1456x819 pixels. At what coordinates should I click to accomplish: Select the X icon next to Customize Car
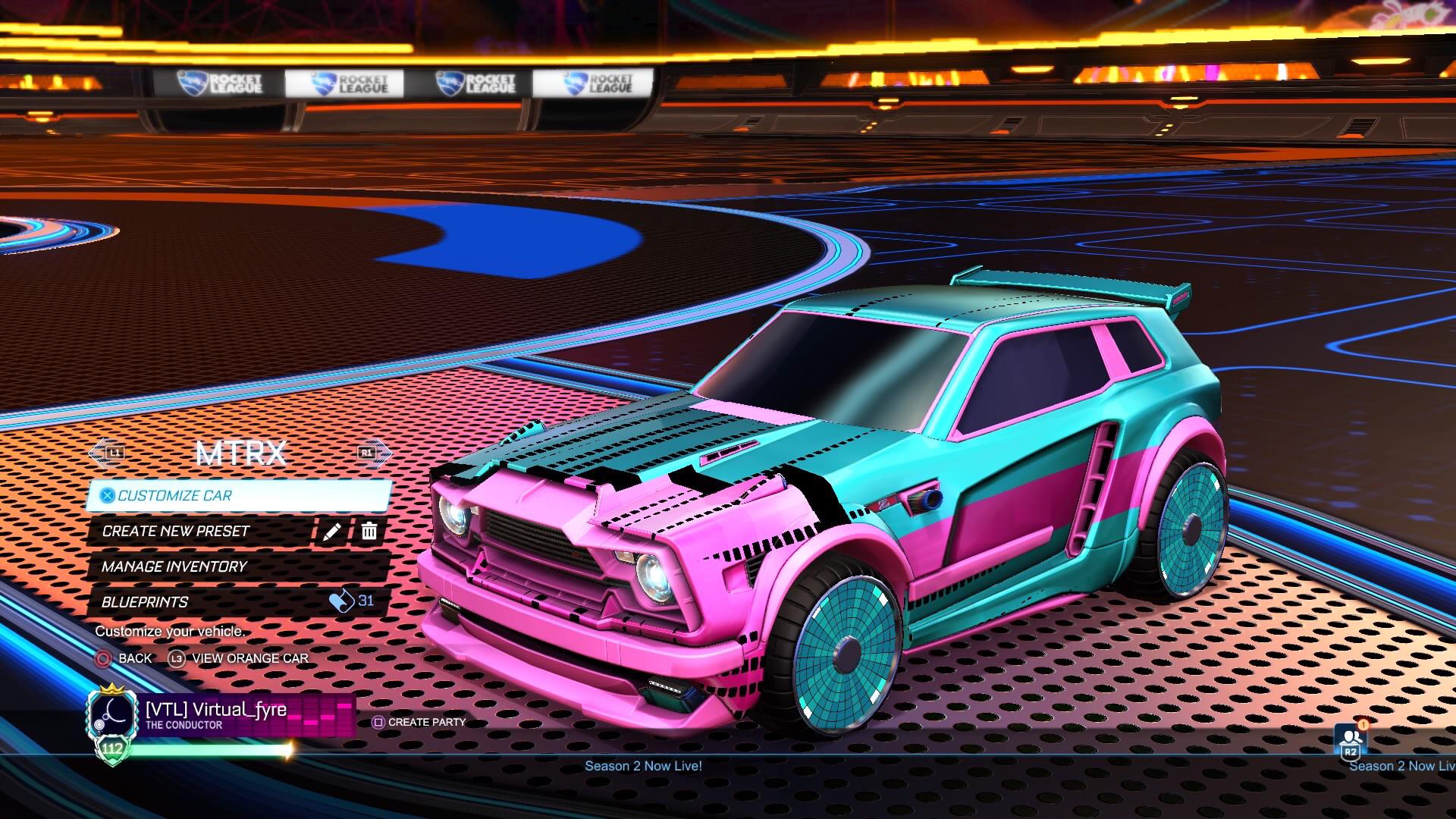point(108,496)
